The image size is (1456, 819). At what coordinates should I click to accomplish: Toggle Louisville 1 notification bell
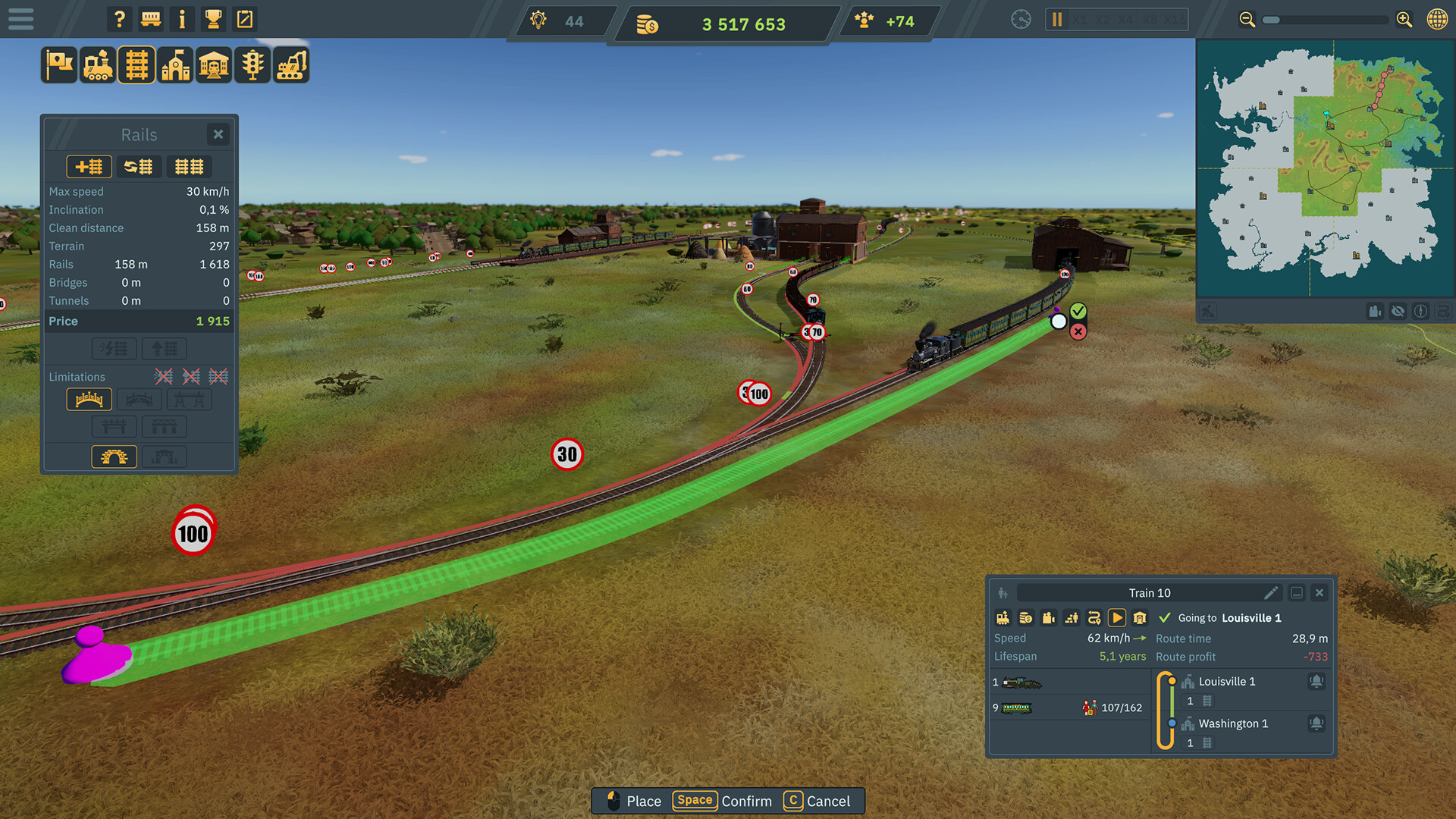1316,681
